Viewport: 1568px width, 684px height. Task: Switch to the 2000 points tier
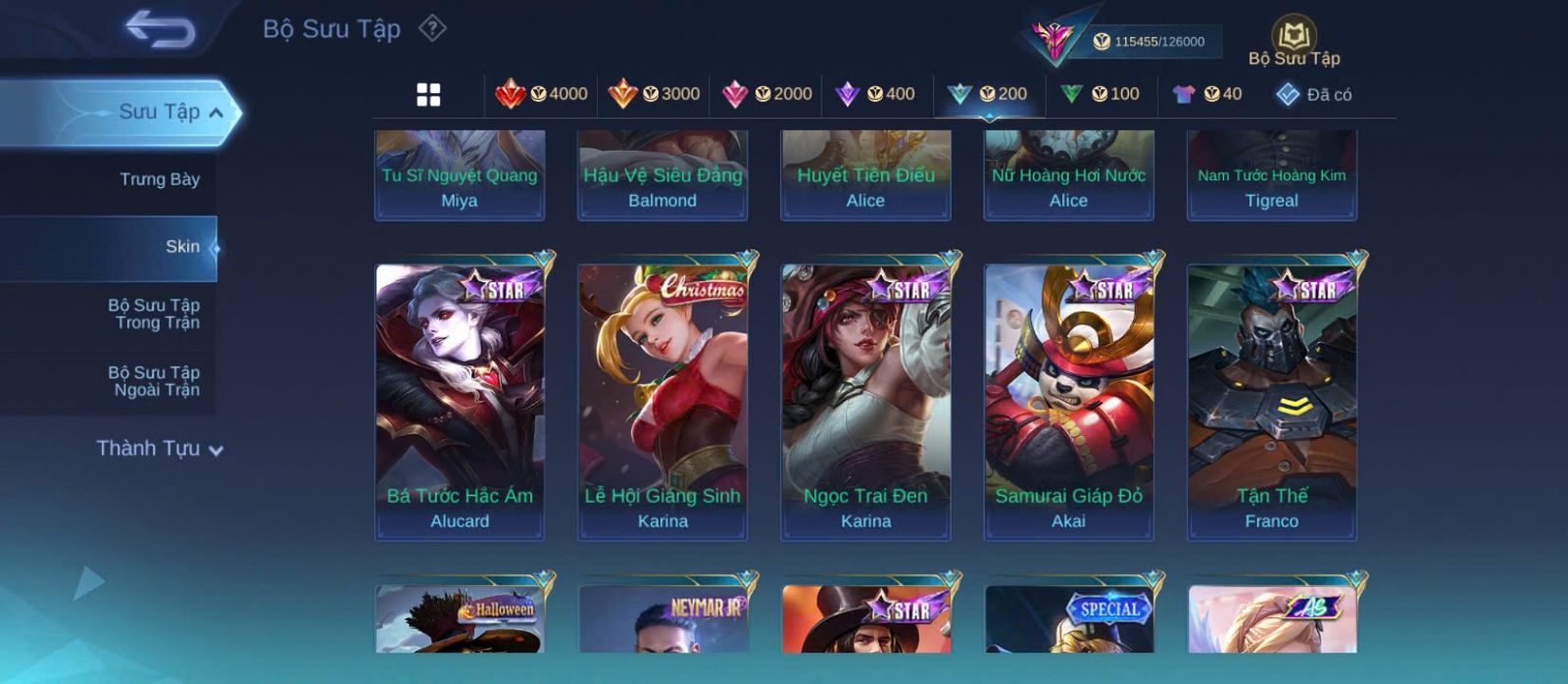tap(766, 94)
